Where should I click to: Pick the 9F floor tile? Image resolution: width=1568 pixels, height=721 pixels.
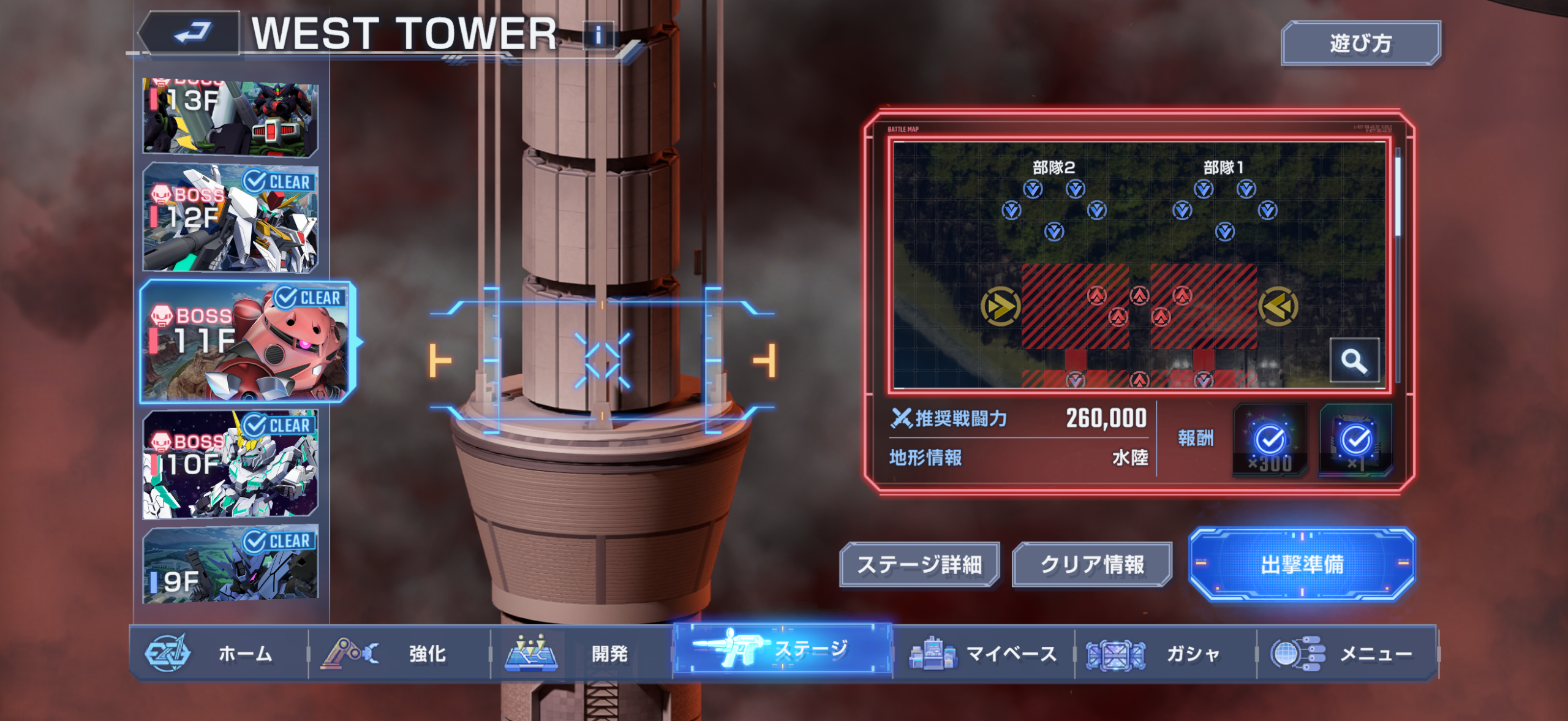[x=230, y=565]
